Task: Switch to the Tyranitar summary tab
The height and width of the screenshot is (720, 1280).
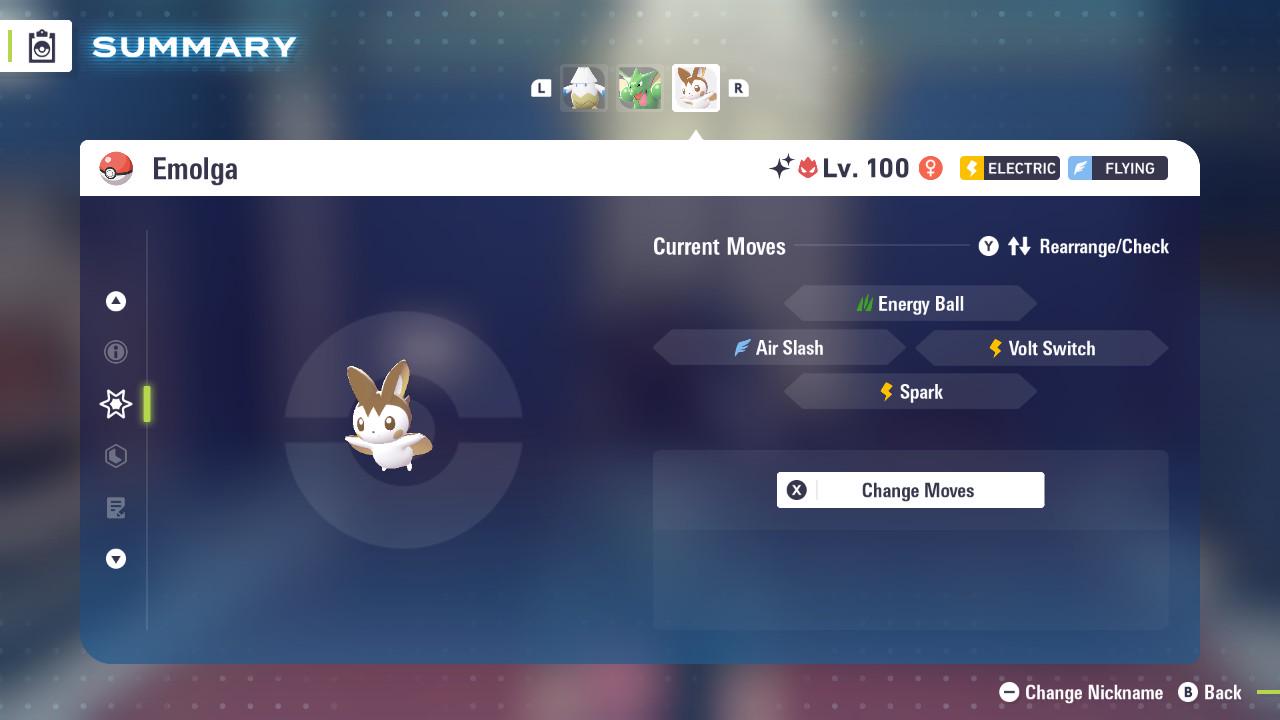Action: (640, 88)
